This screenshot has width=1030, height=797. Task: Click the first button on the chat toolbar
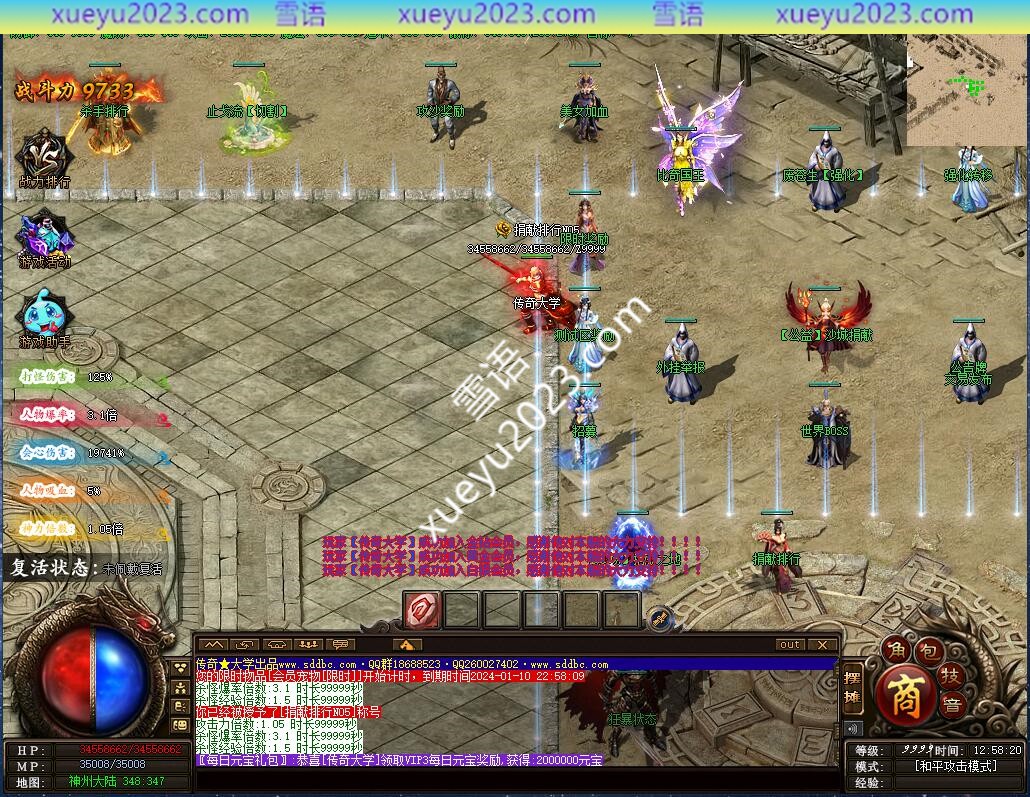click(x=214, y=645)
